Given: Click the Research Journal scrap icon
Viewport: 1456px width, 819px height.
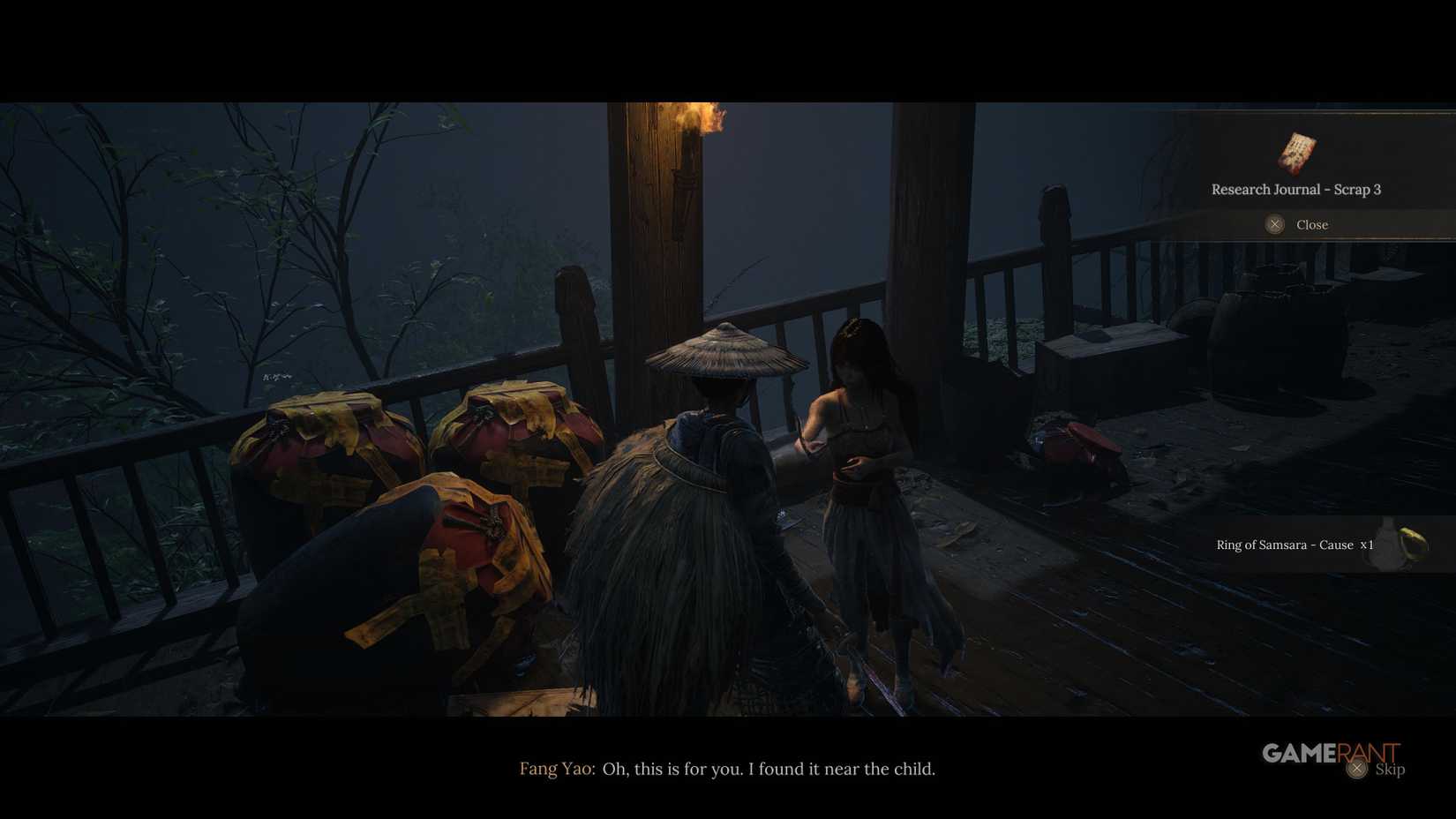Looking at the screenshot, I should (1296, 155).
